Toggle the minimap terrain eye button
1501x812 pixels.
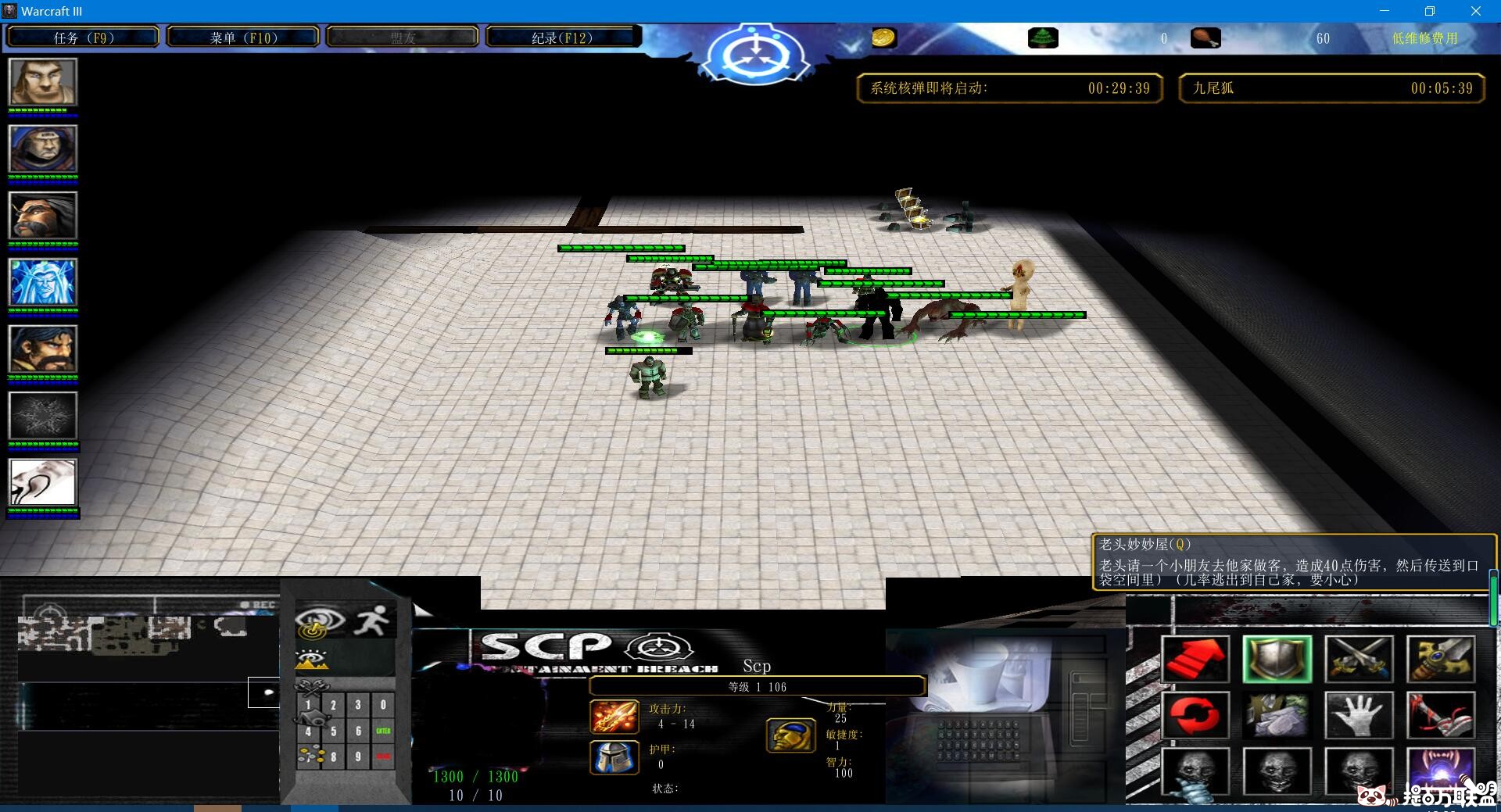pos(311,660)
